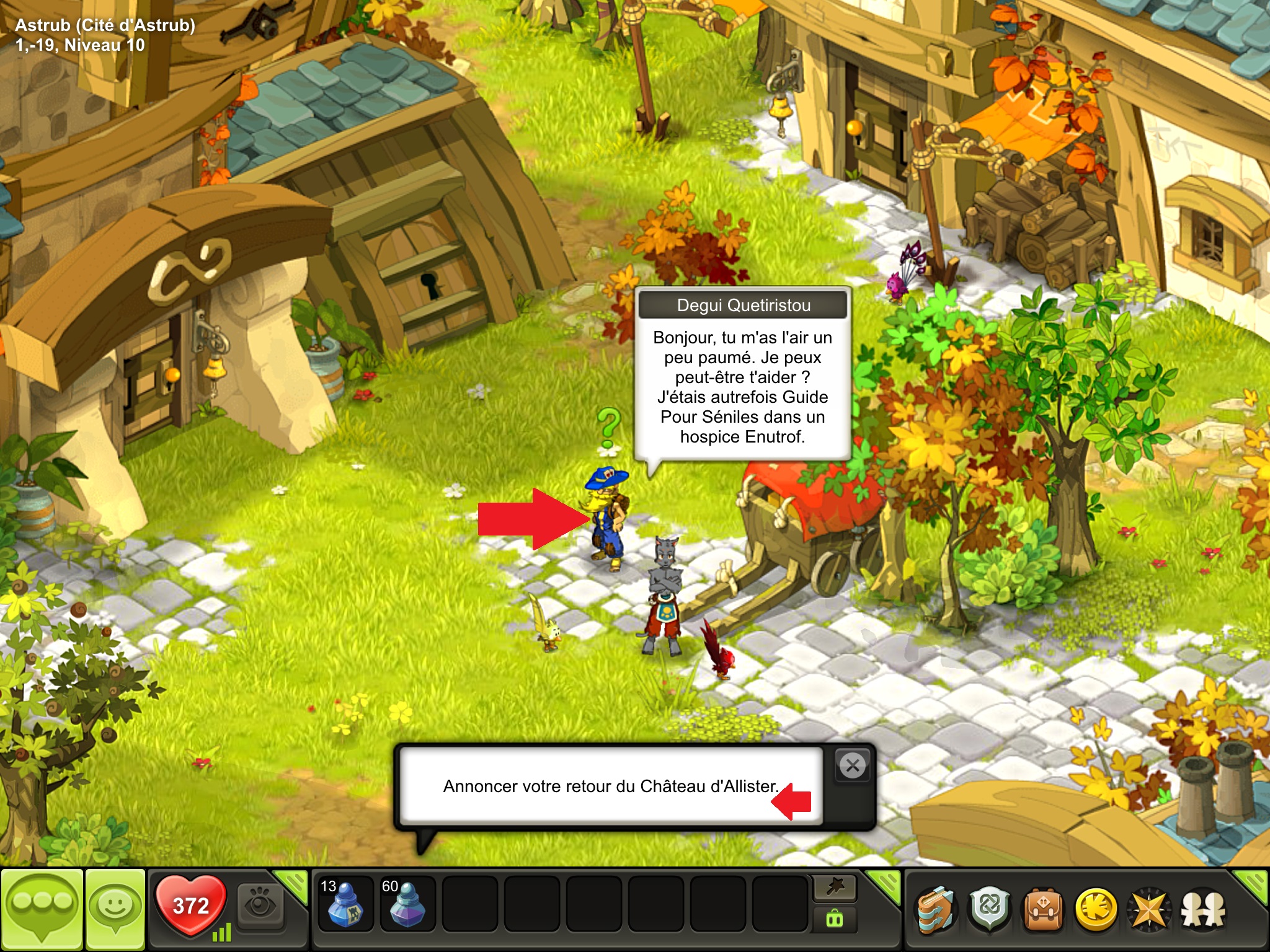The height and width of the screenshot is (952, 1270).
Task: Use the blue potion with 13 count
Action: pyautogui.click(x=345, y=906)
